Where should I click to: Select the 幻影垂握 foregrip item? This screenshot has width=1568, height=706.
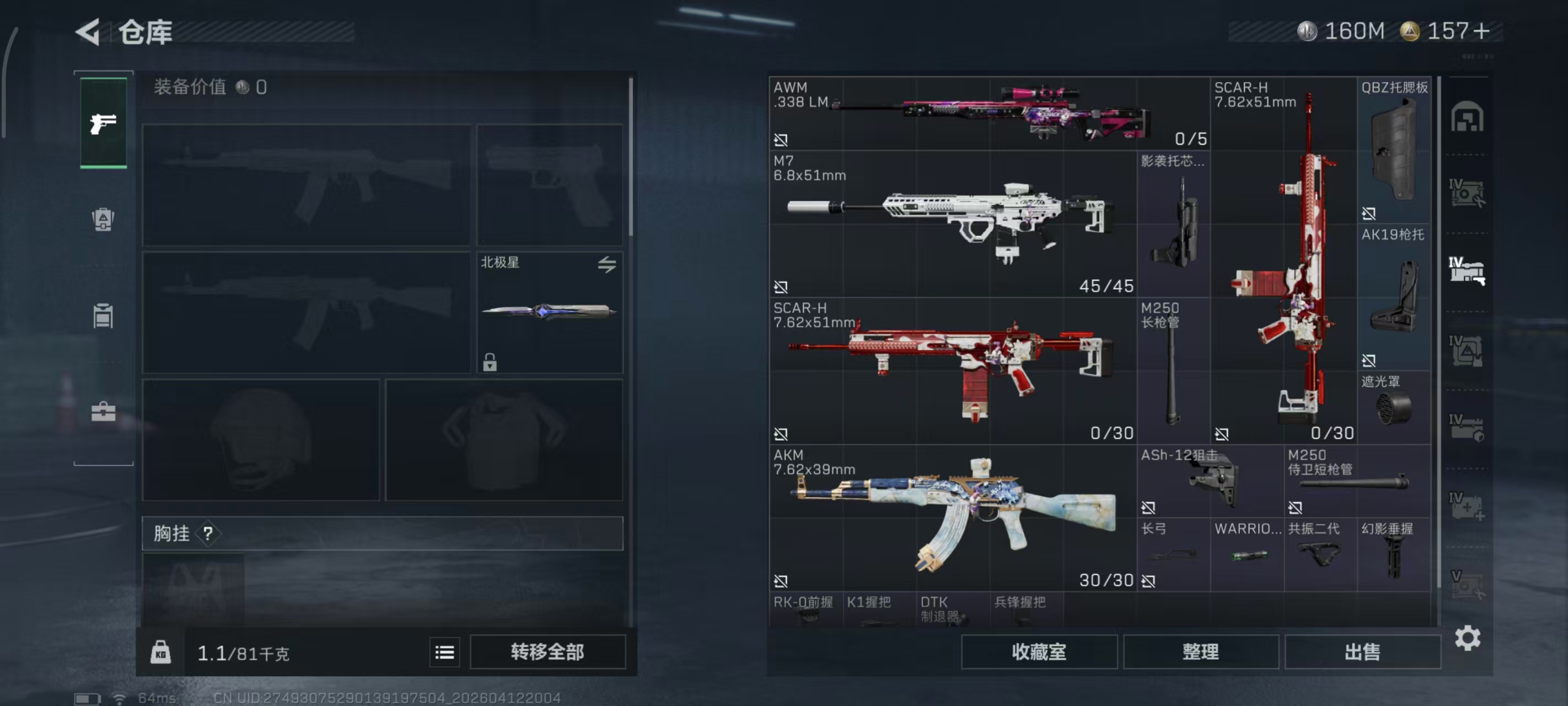coord(1393,554)
